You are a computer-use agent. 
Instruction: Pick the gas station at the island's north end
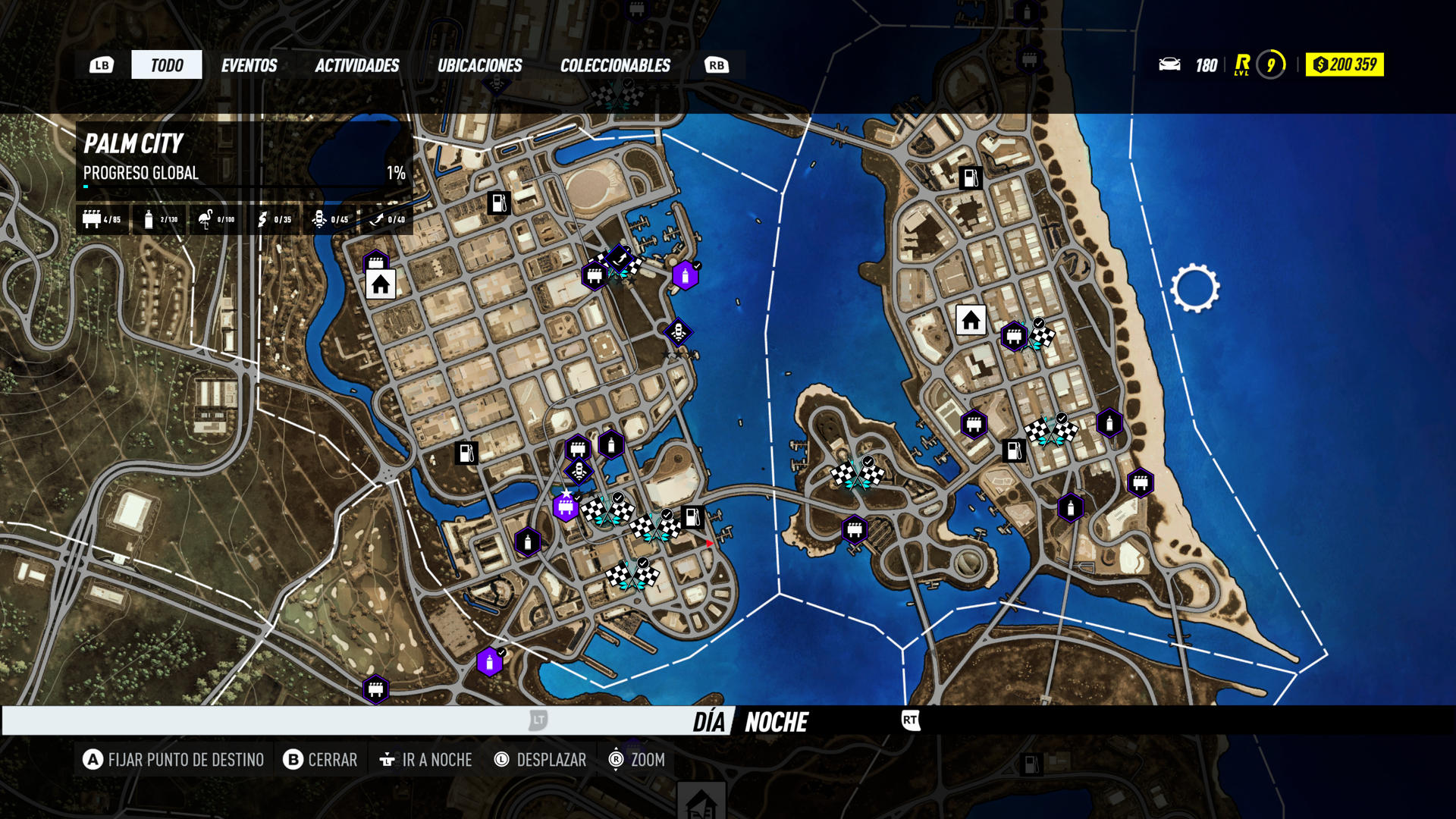click(x=971, y=178)
